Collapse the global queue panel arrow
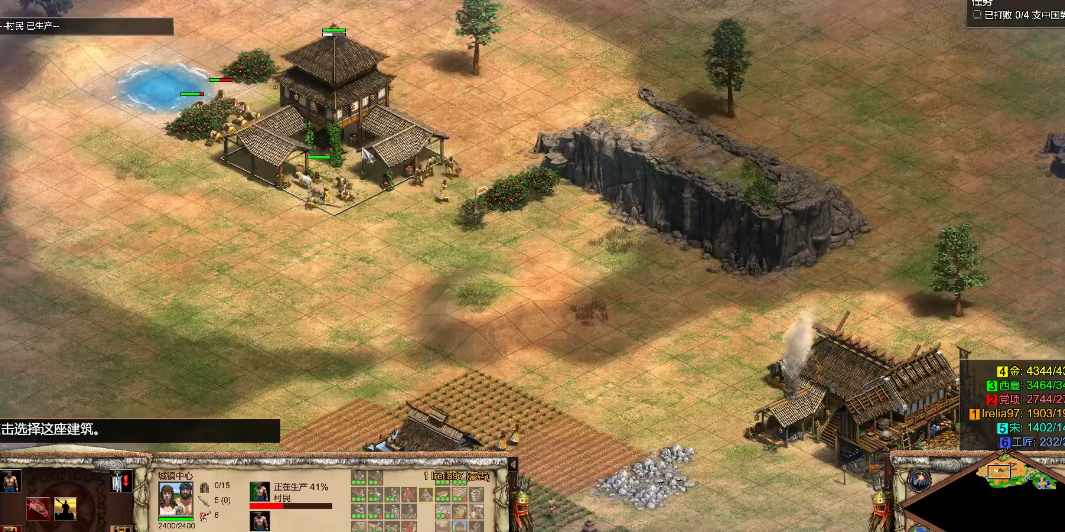The height and width of the screenshot is (532, 1065). click(513, 465)
